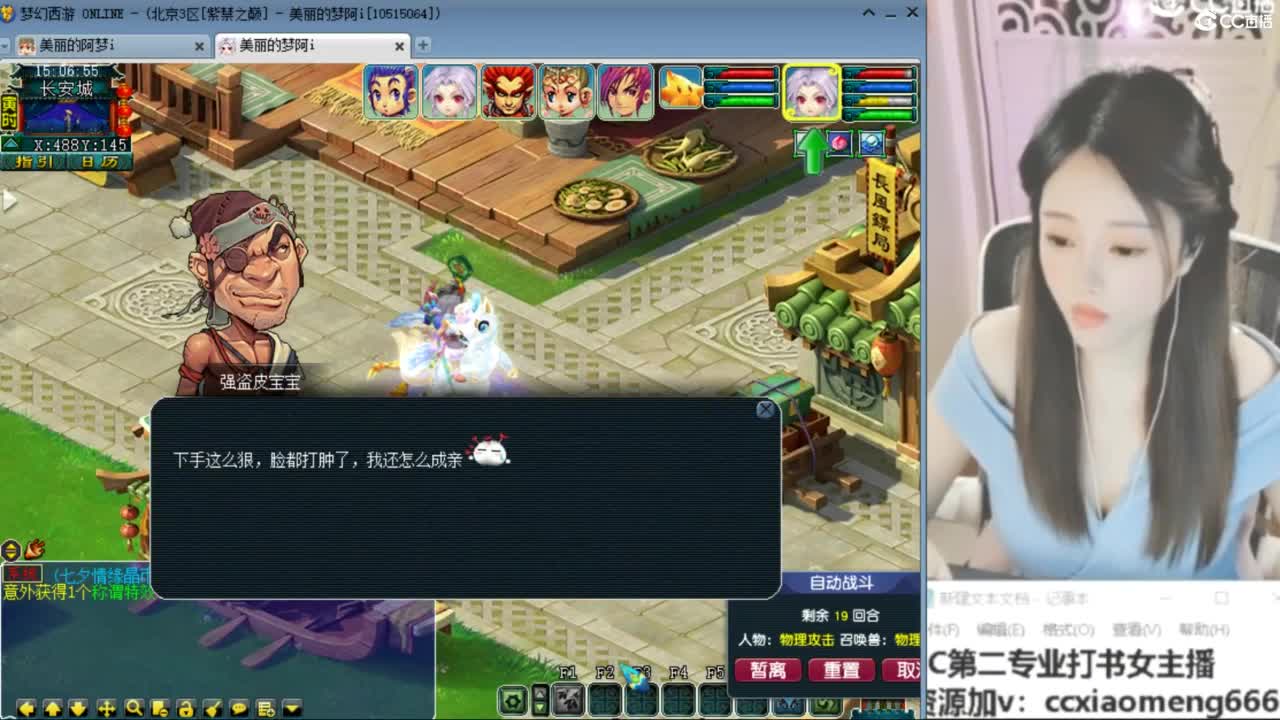Viewport: 1280px width, 720px height.
Task: Open the 召唤兽 pet attack mode selector
Action: tap(908, 641)
